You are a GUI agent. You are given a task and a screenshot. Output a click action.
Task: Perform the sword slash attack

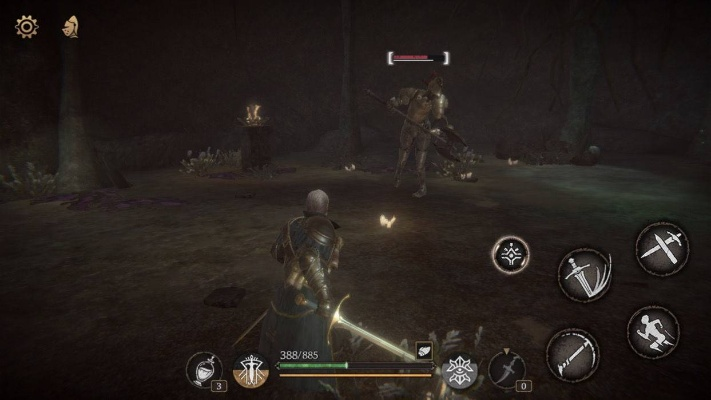click(x=585, y=274)
